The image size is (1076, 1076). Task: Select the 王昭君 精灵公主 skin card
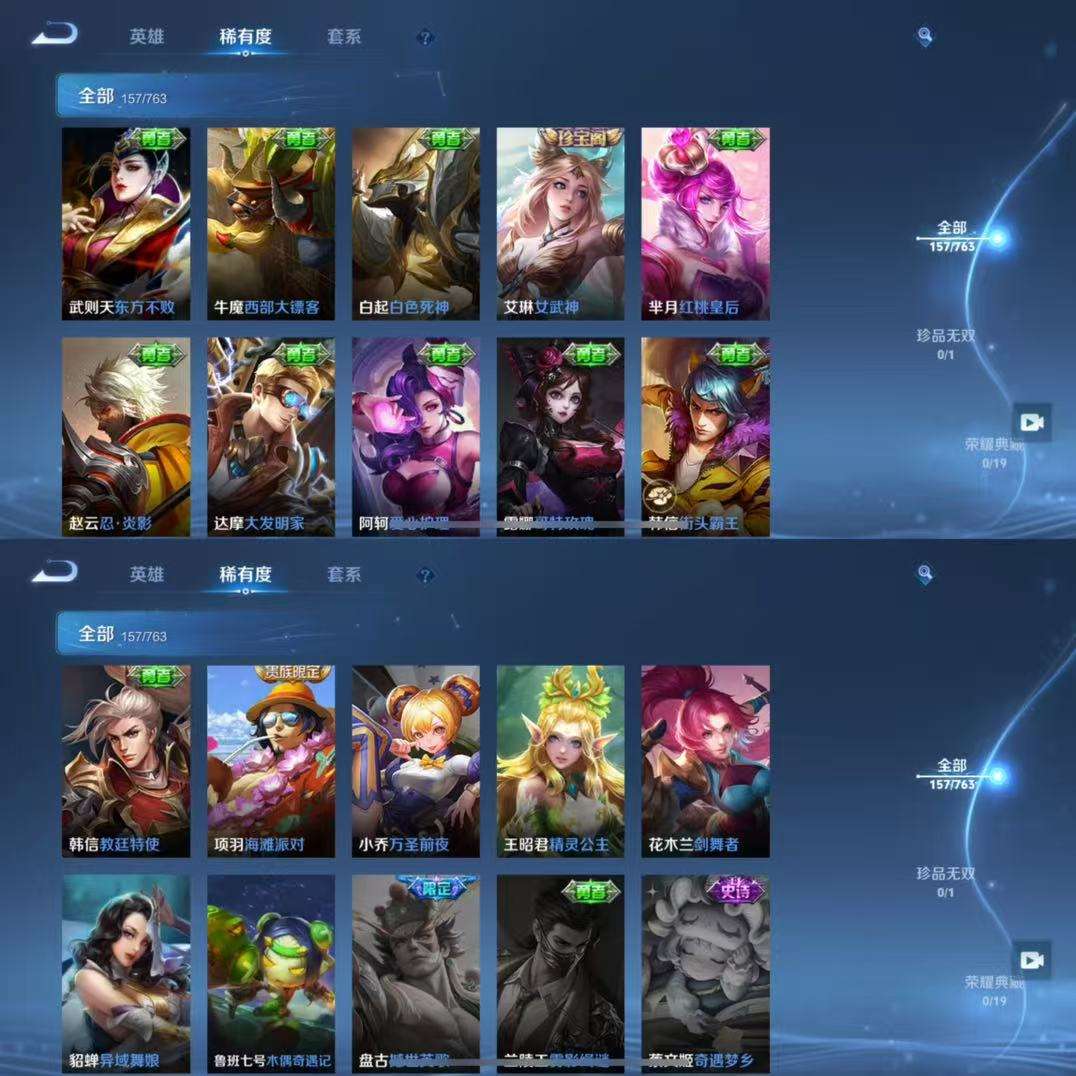[561, 760]
